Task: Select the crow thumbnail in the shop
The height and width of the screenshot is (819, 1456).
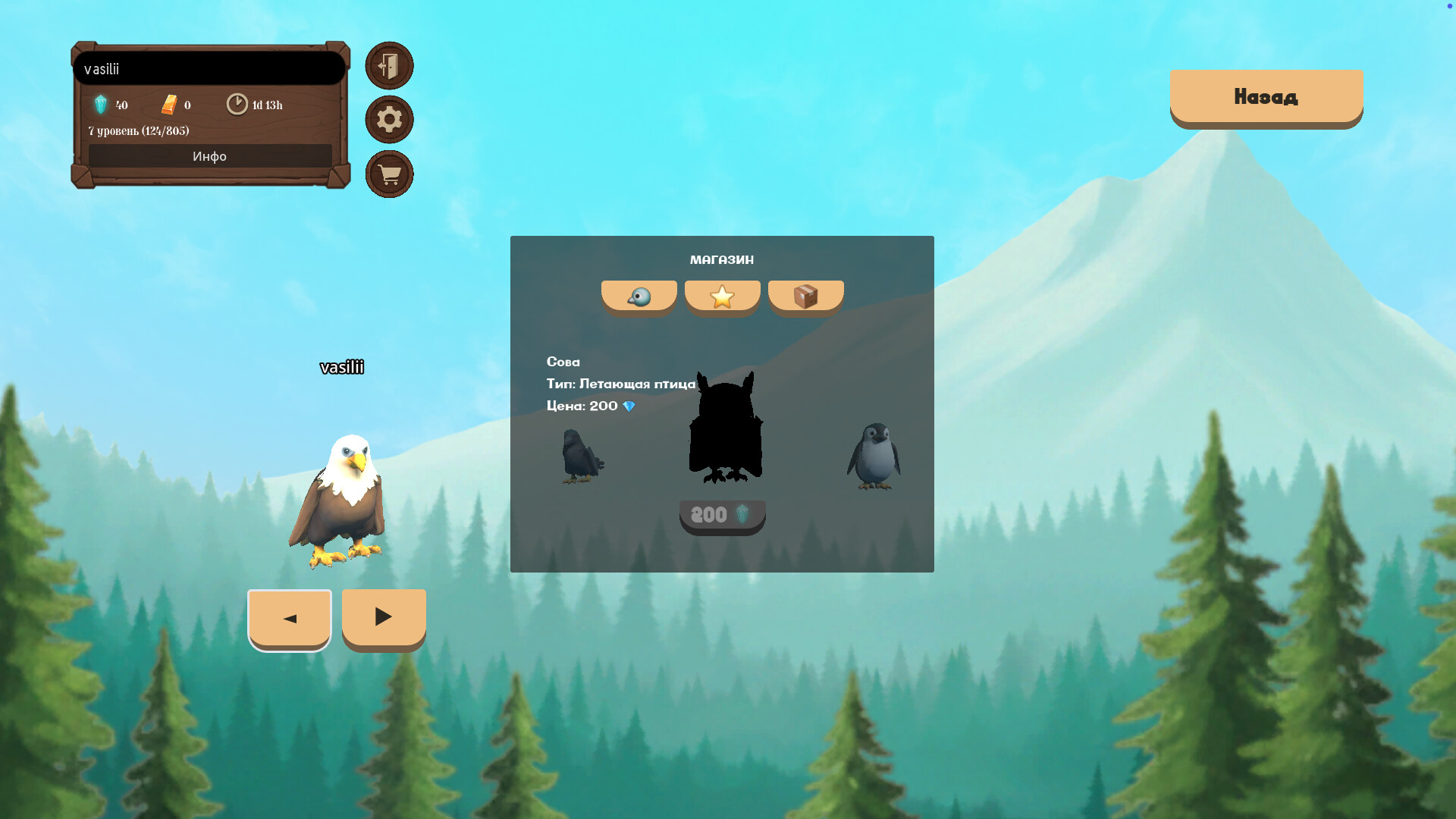Action: tap(581, 455)
